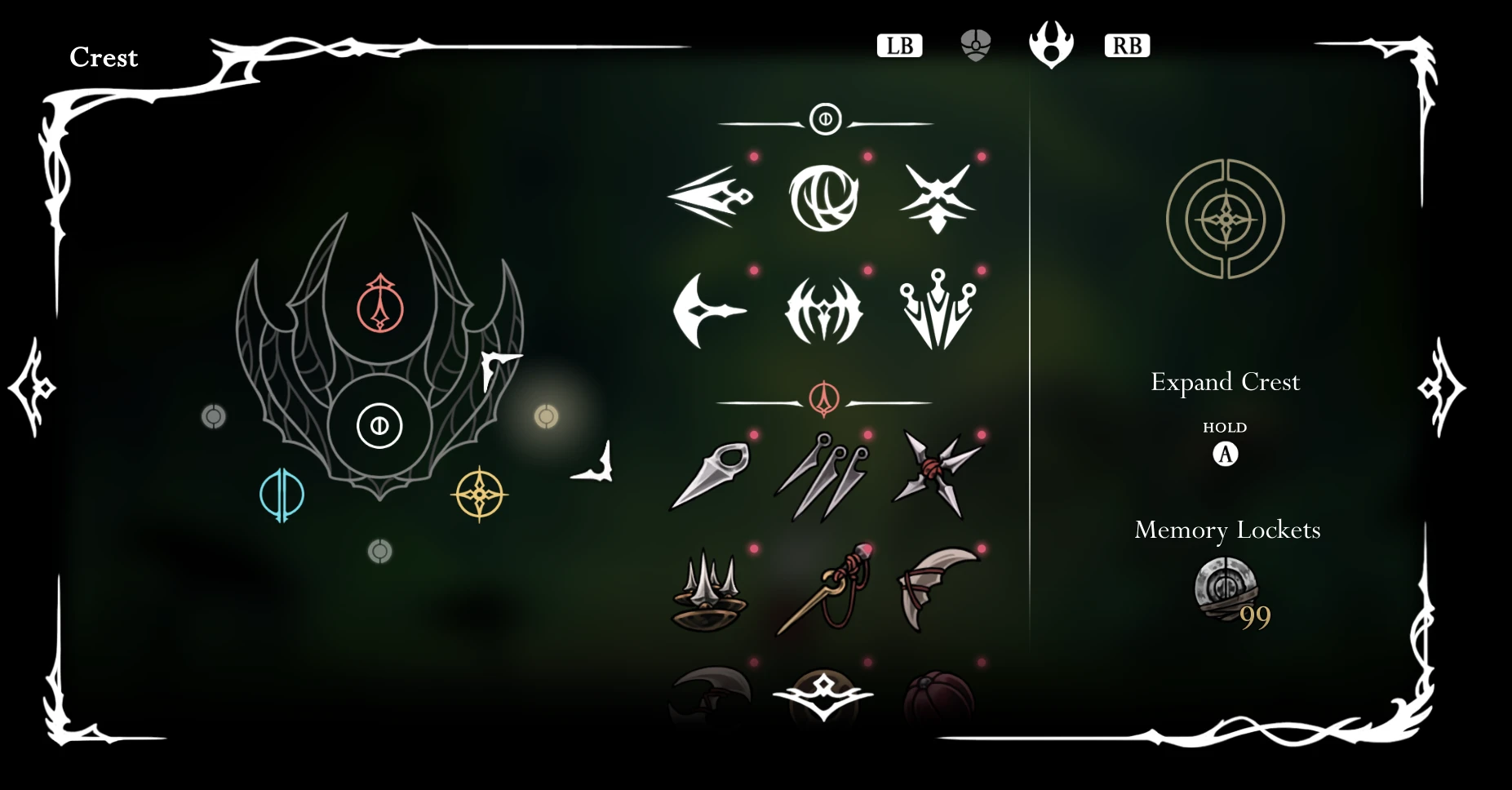Select the spider-shaped silk skill icon
The height and width of the screenshot is (790, 1512).
[824, 310]
